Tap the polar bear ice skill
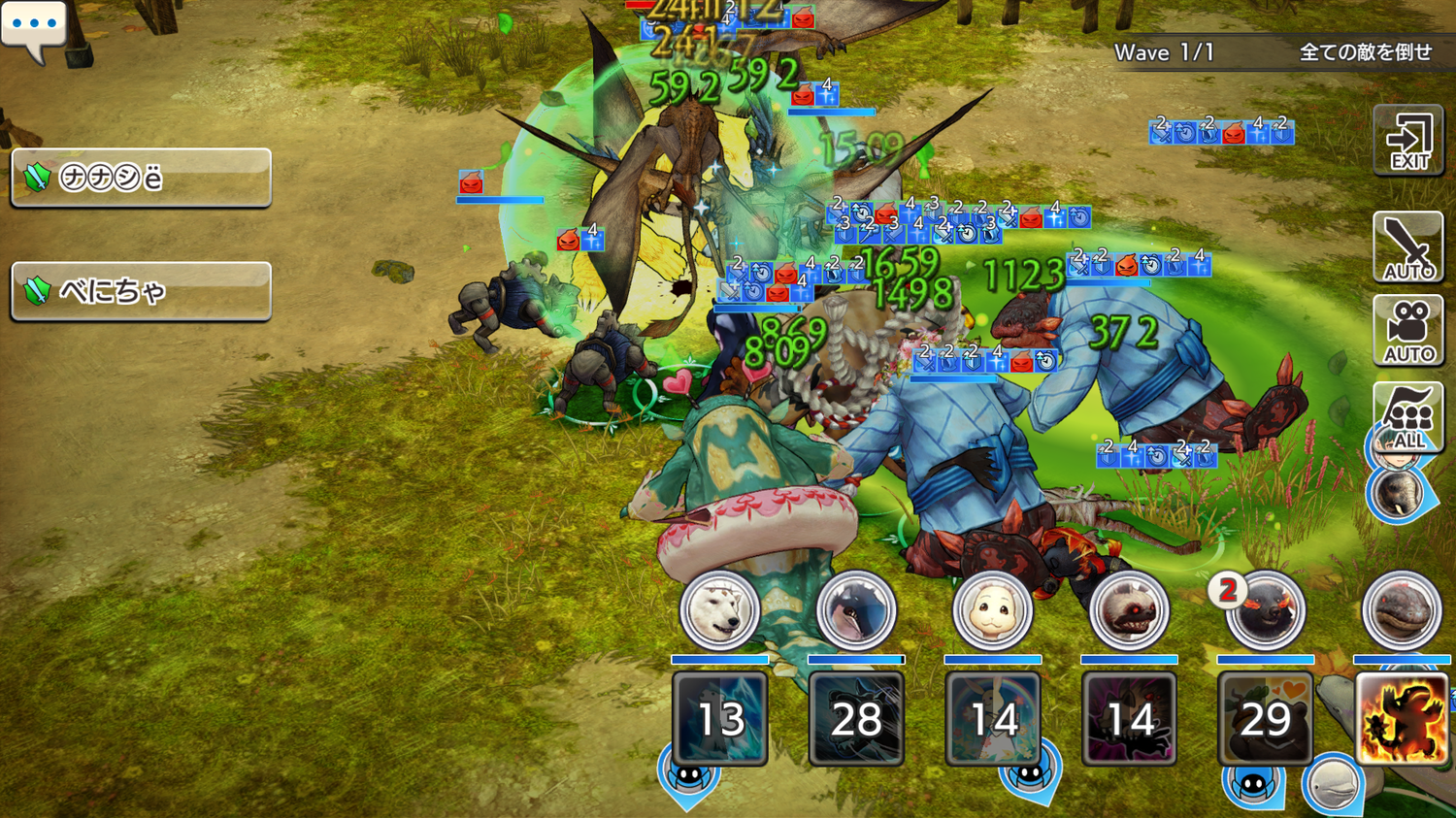 coord(719,719)
